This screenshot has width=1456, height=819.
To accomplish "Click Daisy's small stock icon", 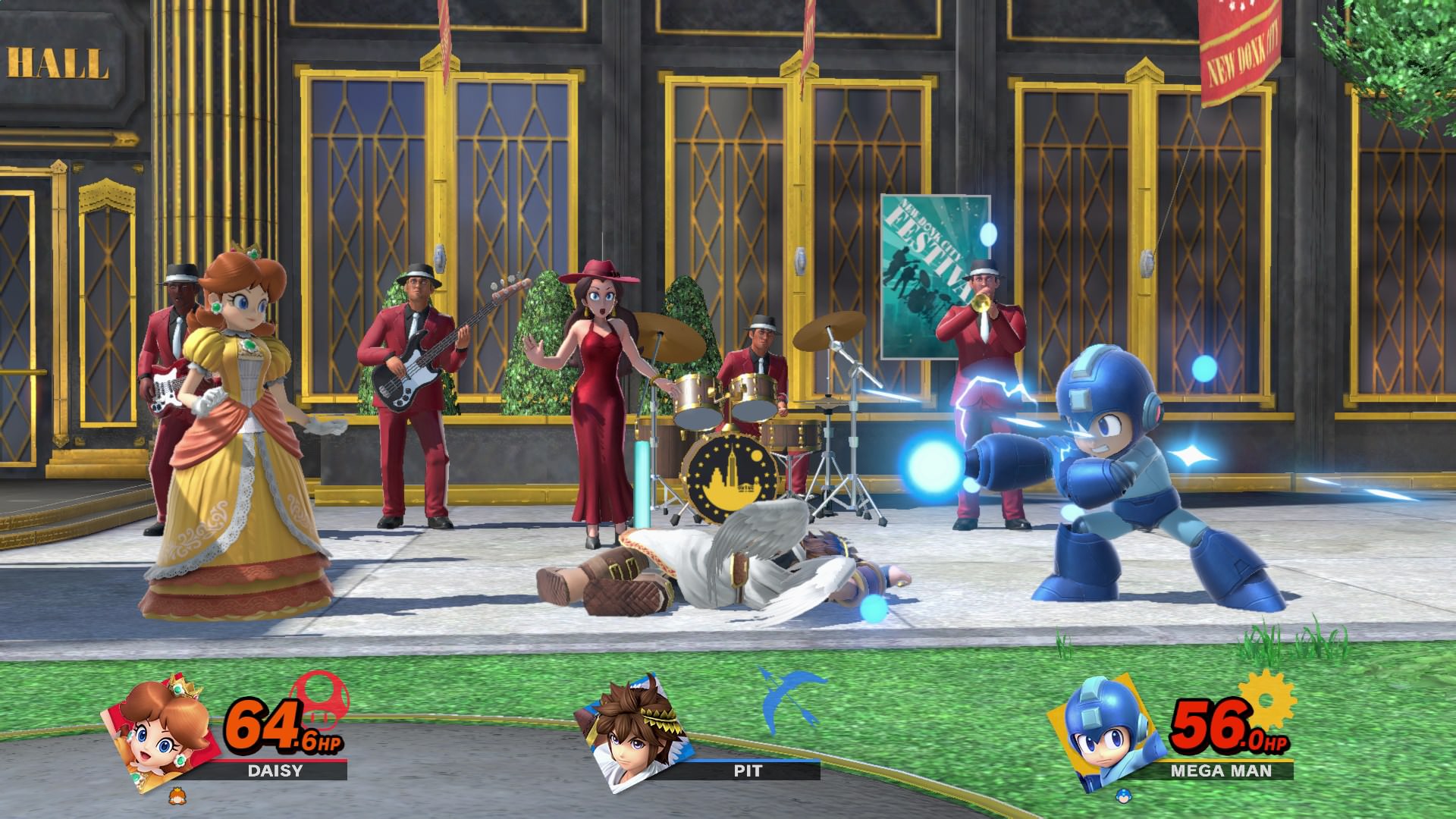I will (x=177, y=796).
